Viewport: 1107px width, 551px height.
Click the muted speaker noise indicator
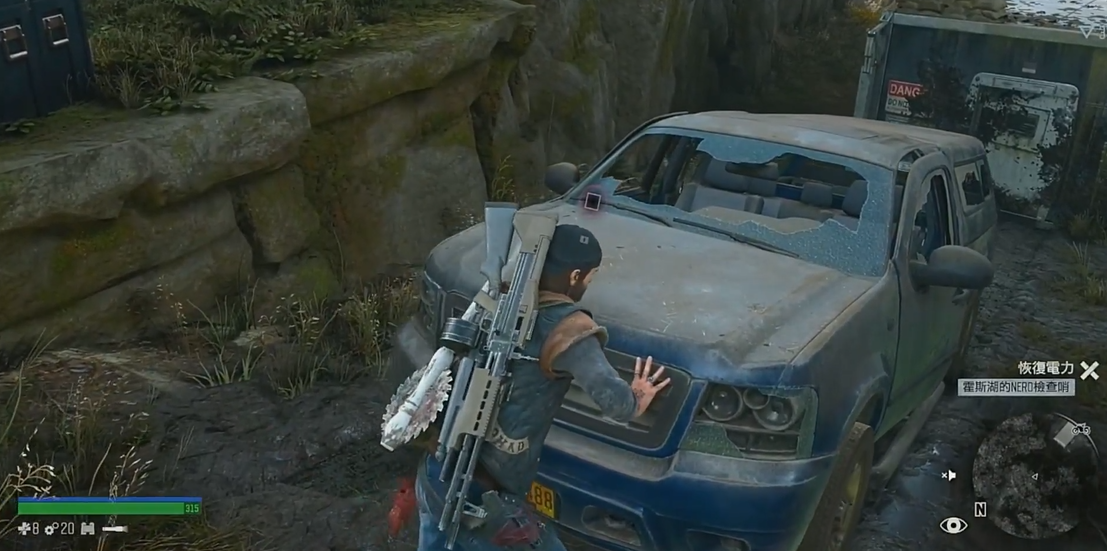point(949,475)
